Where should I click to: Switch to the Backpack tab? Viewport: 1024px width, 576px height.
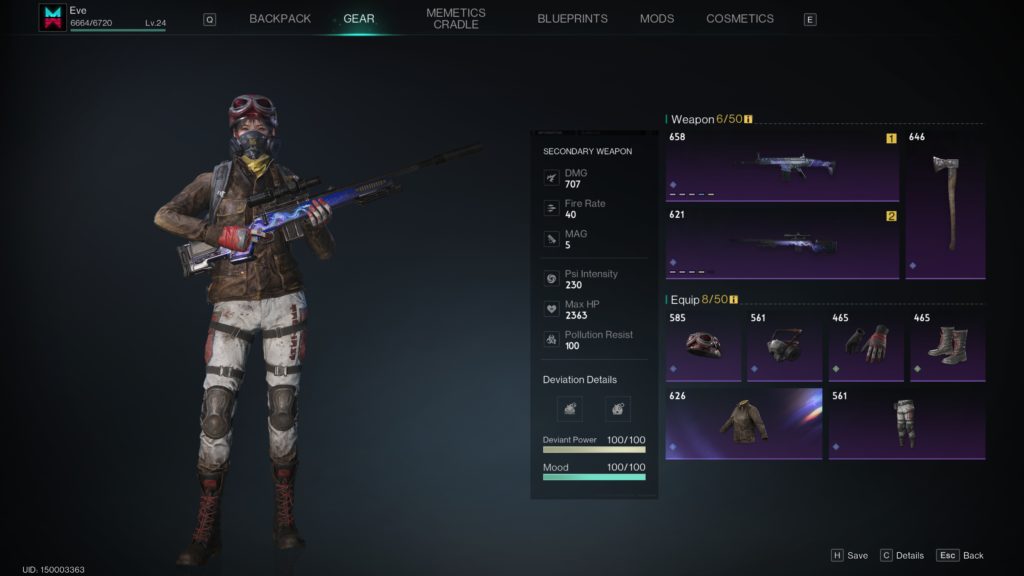280,19
